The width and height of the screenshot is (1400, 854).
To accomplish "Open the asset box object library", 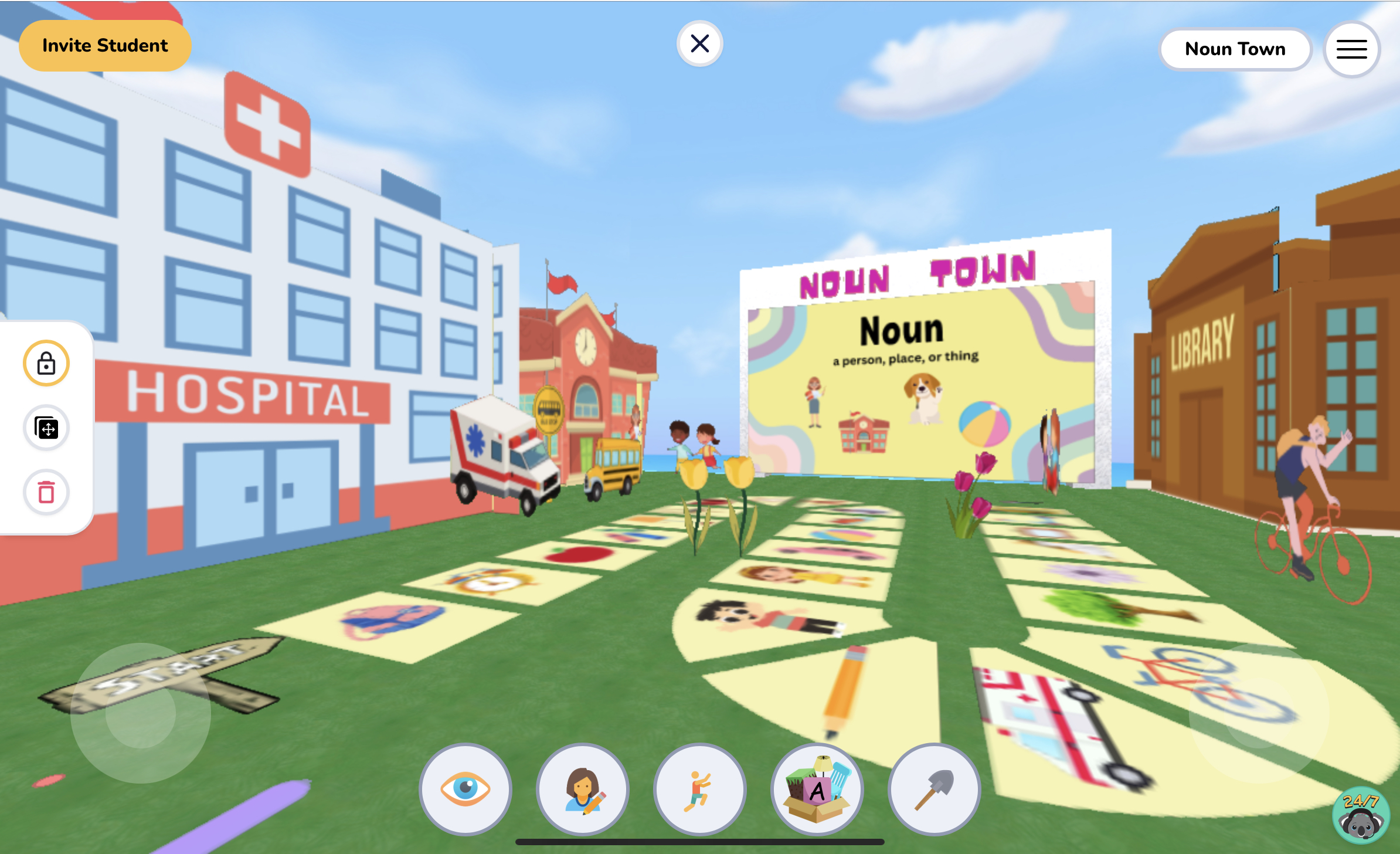I will 817,790.
